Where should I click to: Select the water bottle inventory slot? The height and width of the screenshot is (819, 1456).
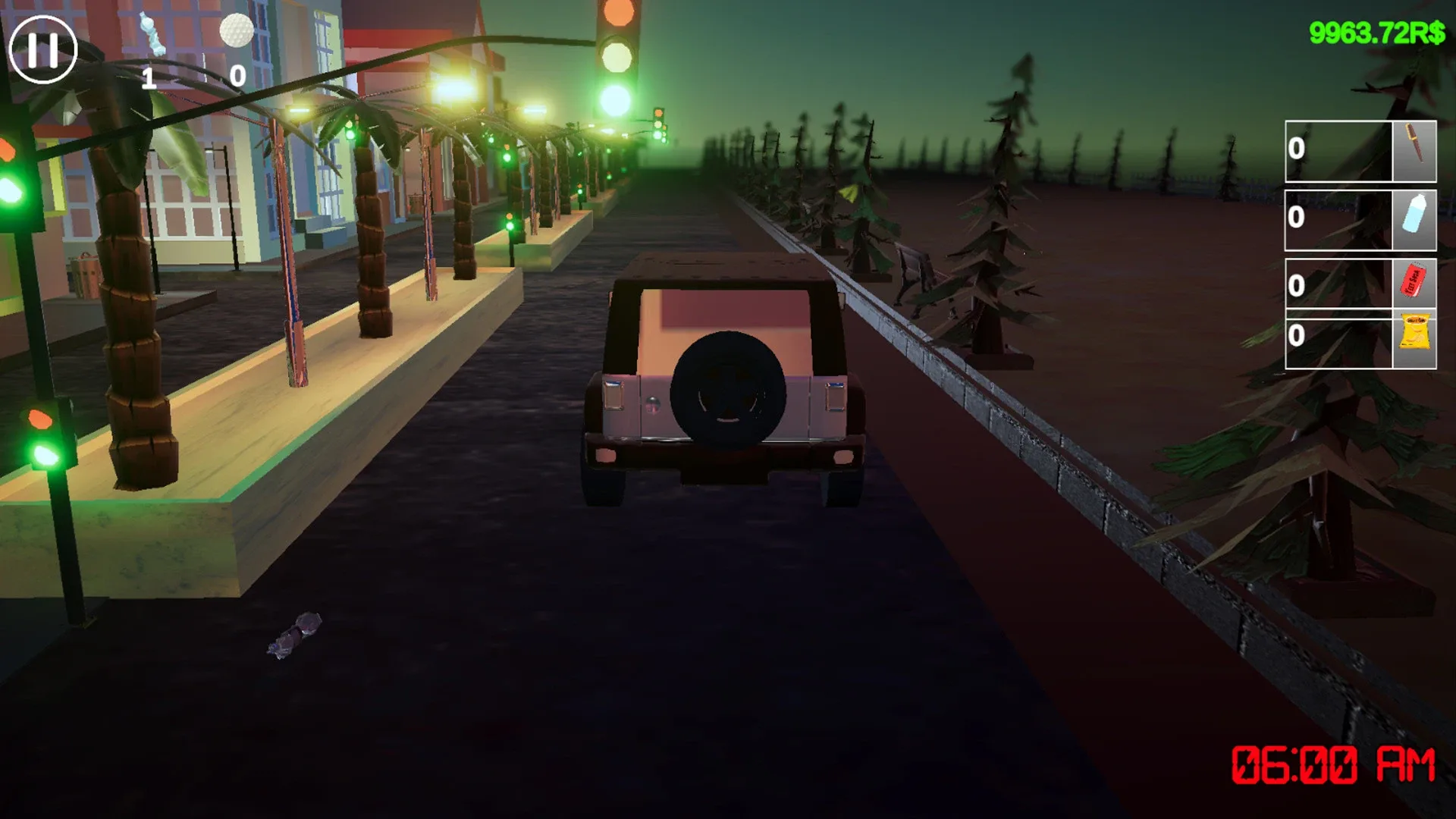click(1414, 220)
